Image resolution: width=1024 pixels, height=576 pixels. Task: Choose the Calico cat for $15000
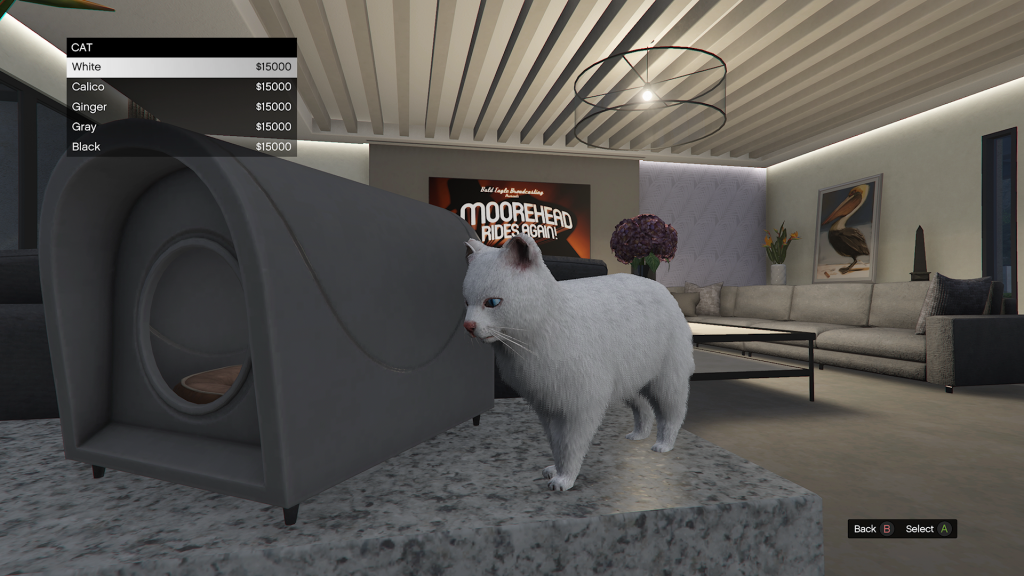pos(181,87)
